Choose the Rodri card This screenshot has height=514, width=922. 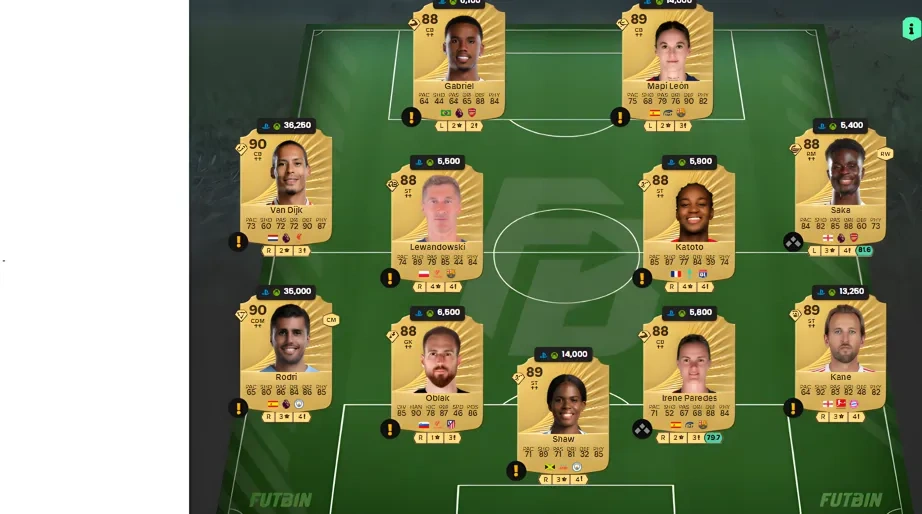(x=286, y=352)
